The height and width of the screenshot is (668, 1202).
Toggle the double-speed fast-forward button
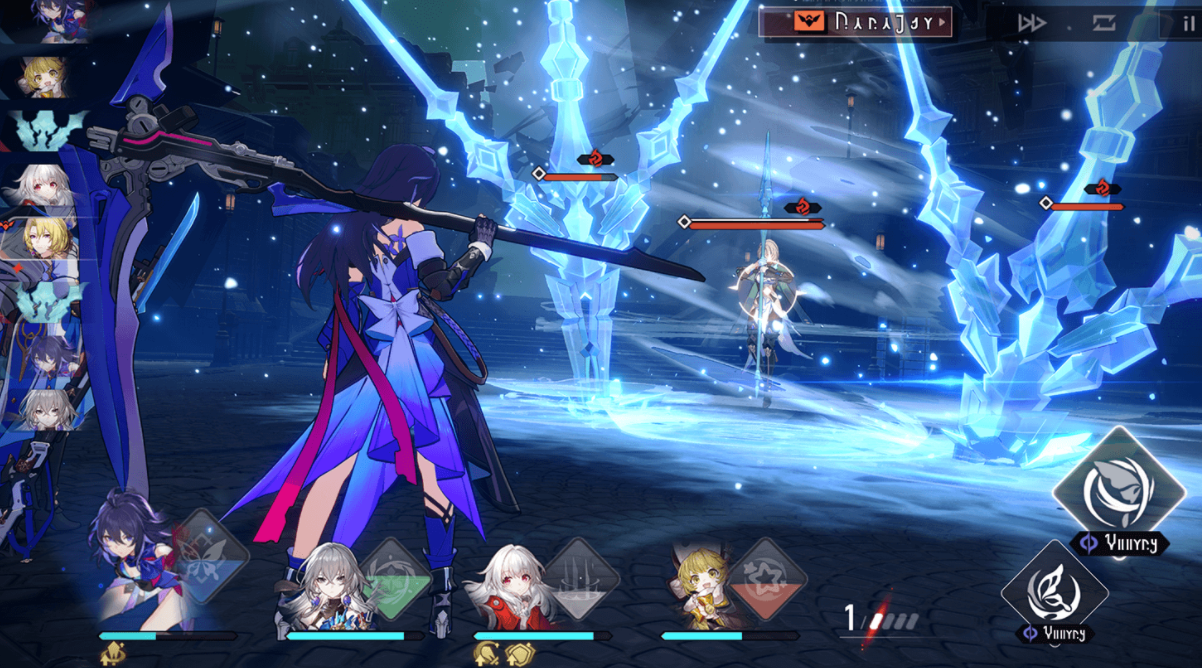click(x=1032, y=23)
